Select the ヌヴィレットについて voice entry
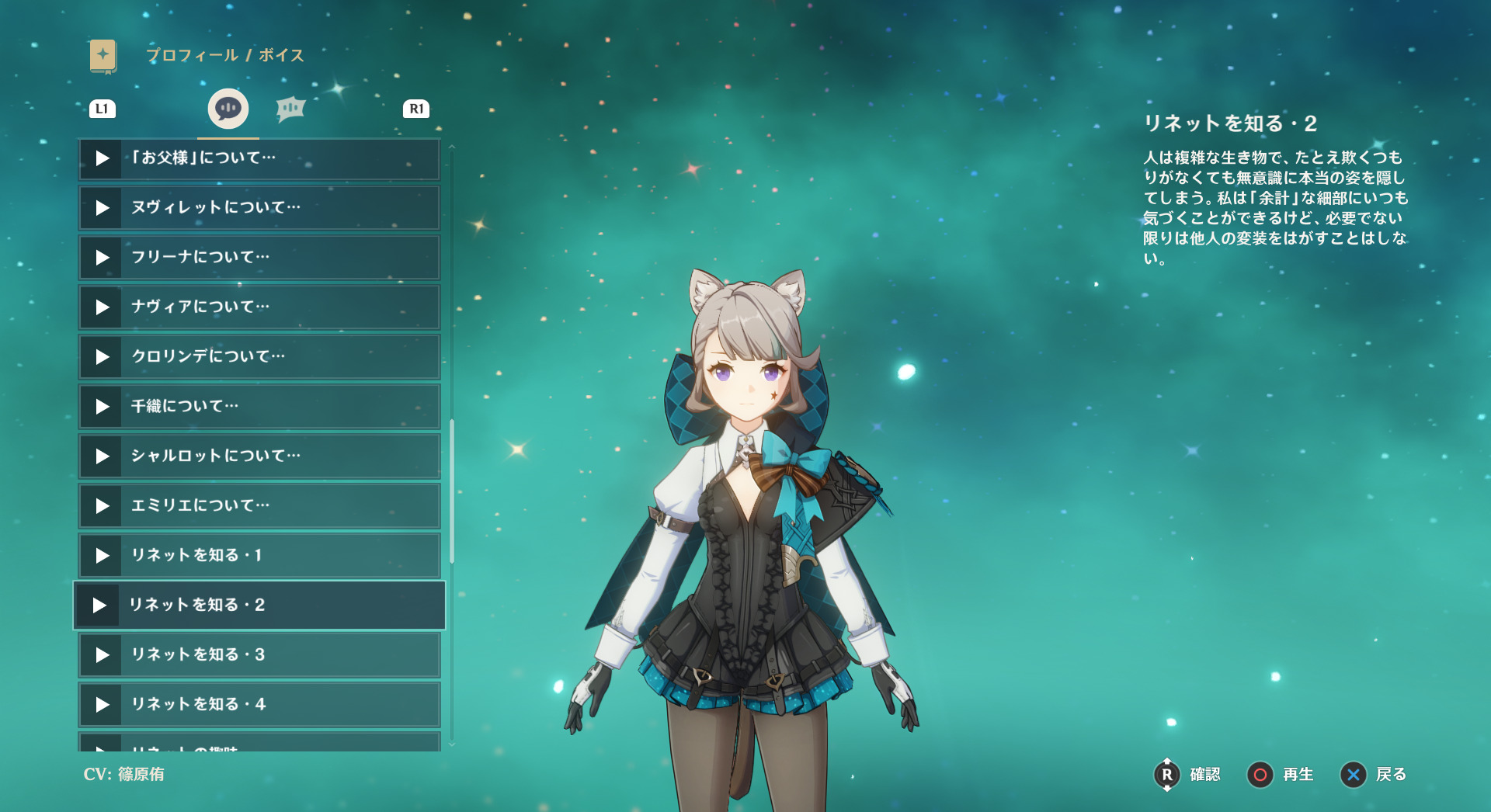 click(x=259, y=208)
